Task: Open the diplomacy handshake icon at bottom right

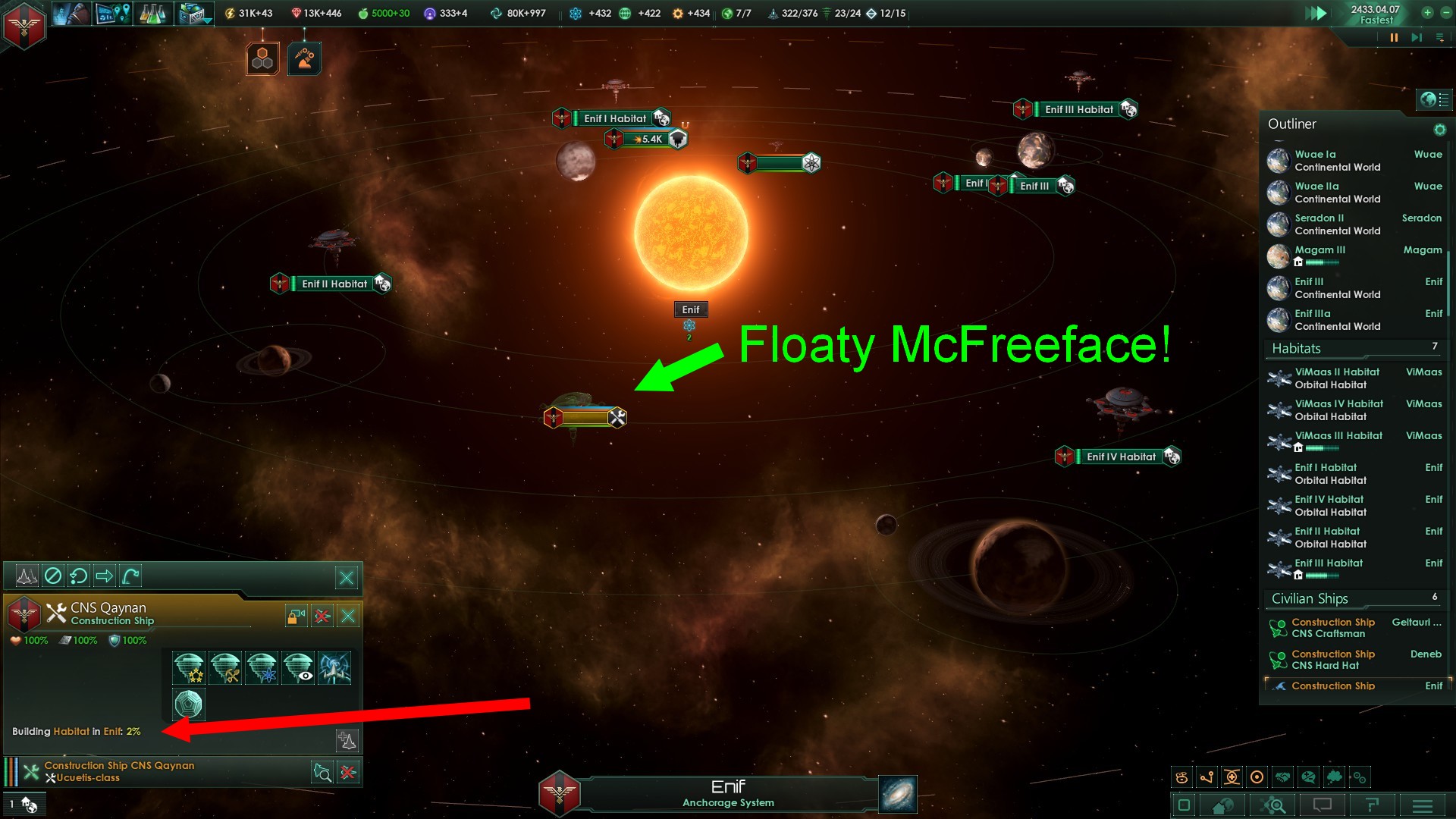Action: point(1283,777)
